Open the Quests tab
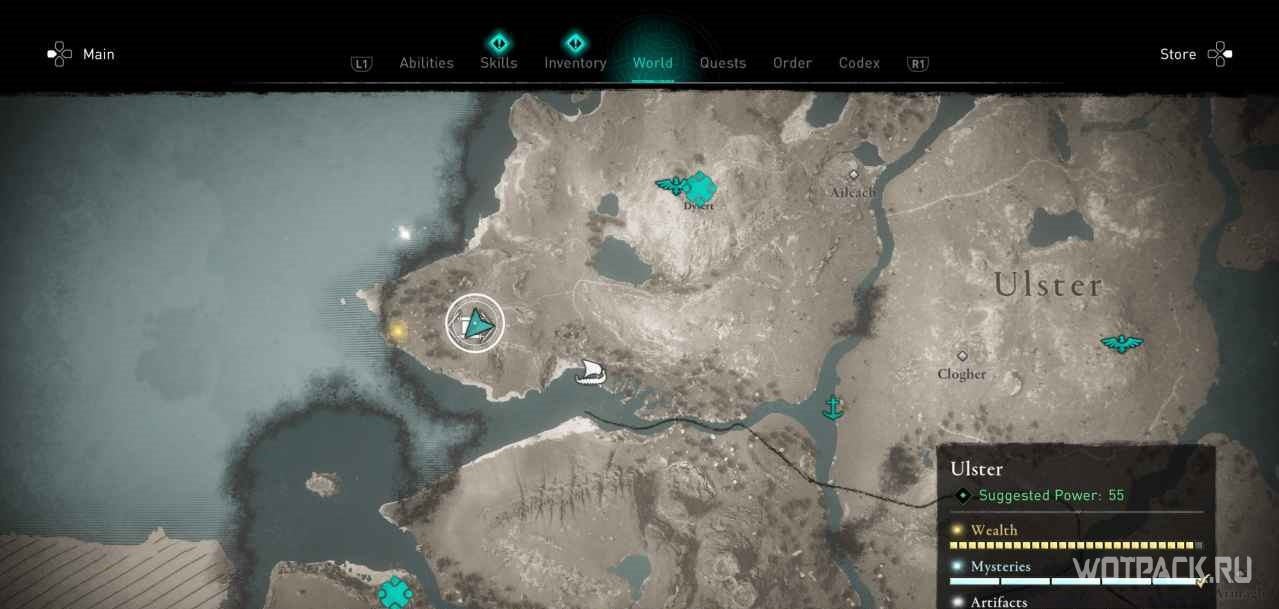The width and height of the screenshot is (1279, 609). [722, 63]
